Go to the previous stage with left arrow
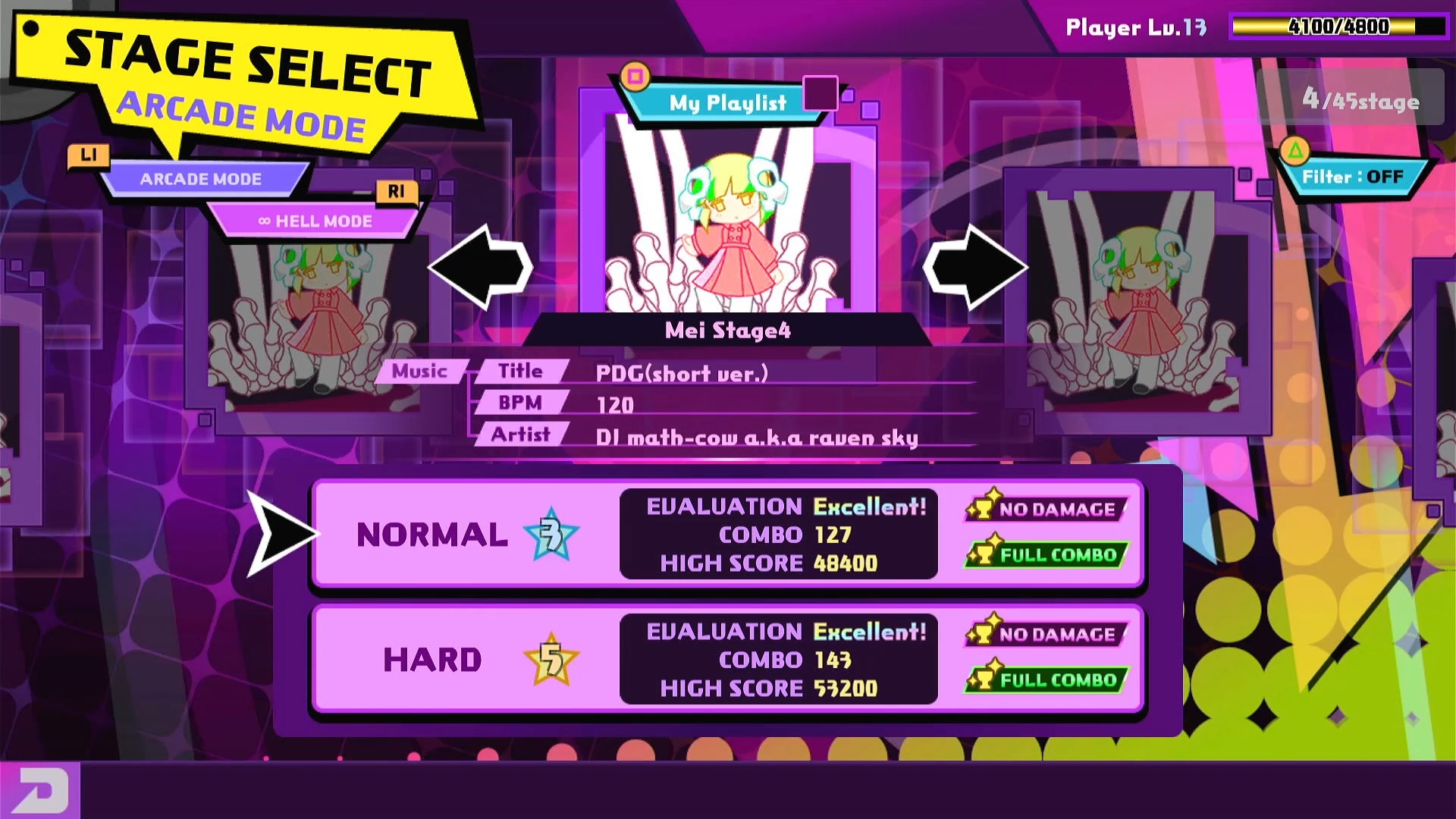This screenshot has width=1456, height=819. pyautogui.click(x=481, y=268)
